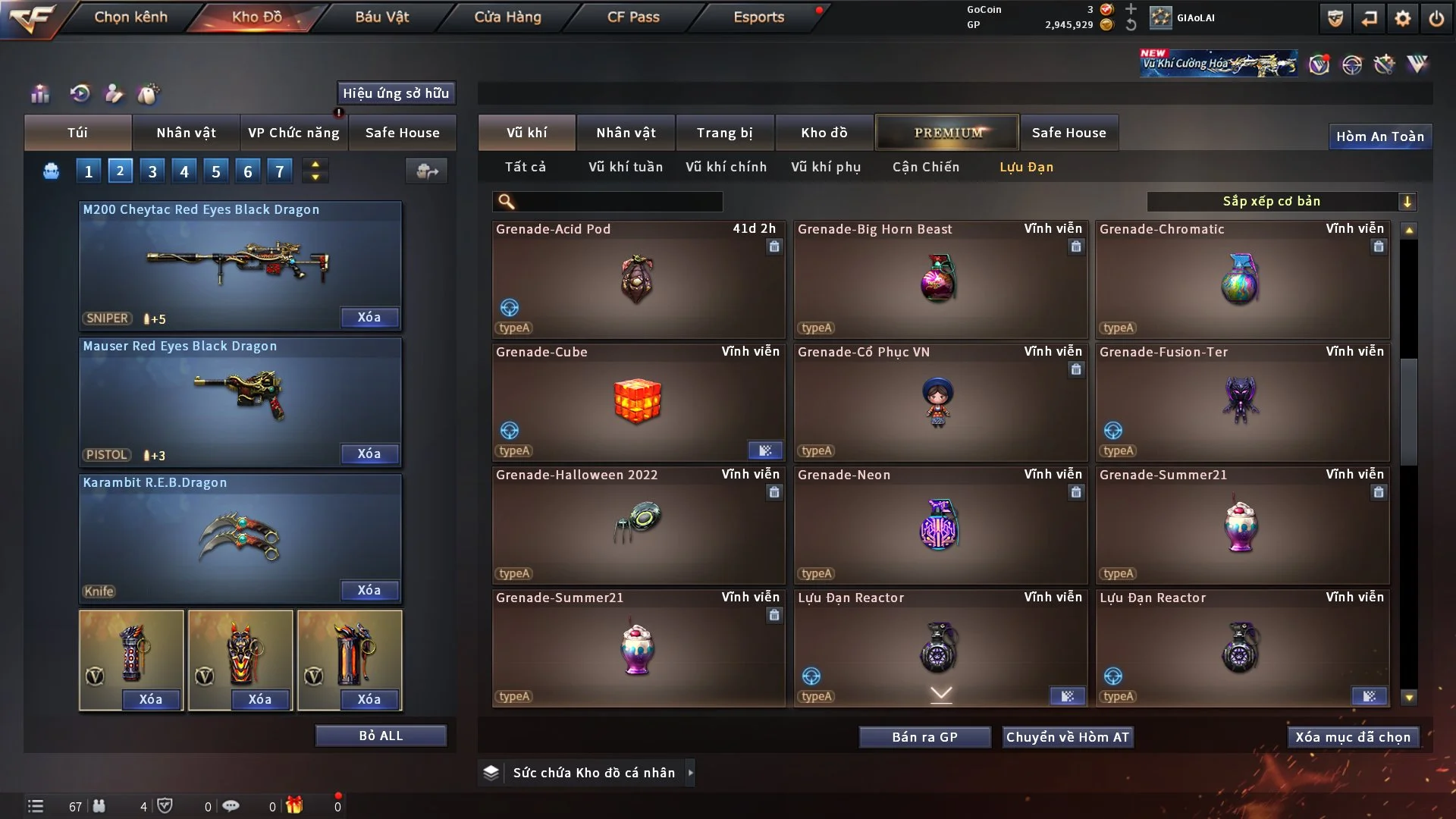
Task: Select the PREMIUM tab
Action: click(x=947, y=133)
